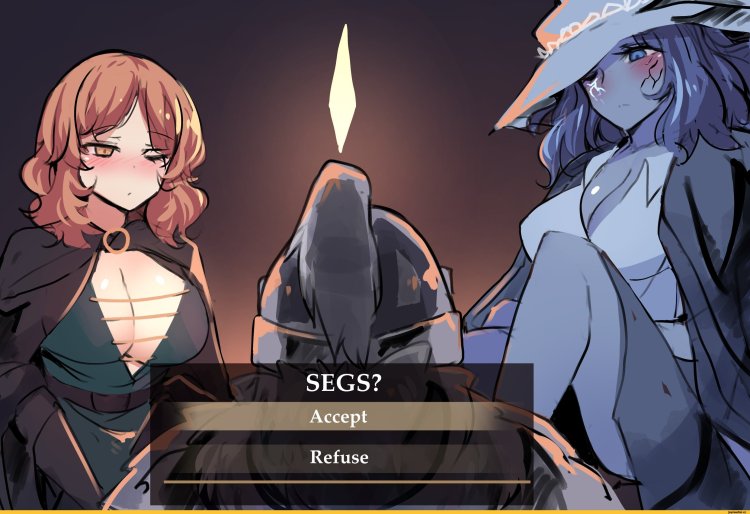
Task: Choose the Accept dialogue option
Action: click(339, 417)
